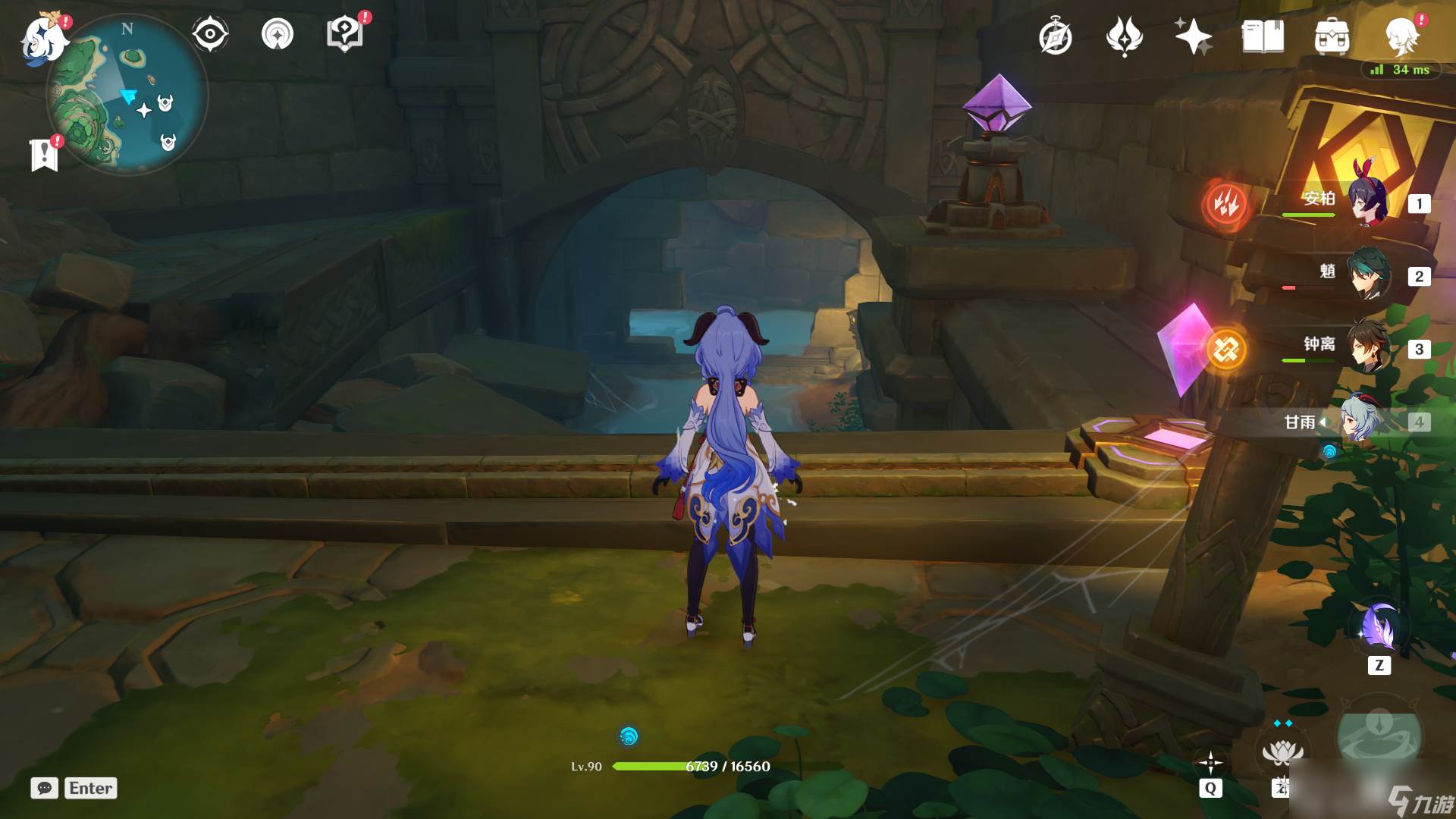Switch to party member 魈
This screenshot has height=819, width=1456.
[x=1367, y=274]
